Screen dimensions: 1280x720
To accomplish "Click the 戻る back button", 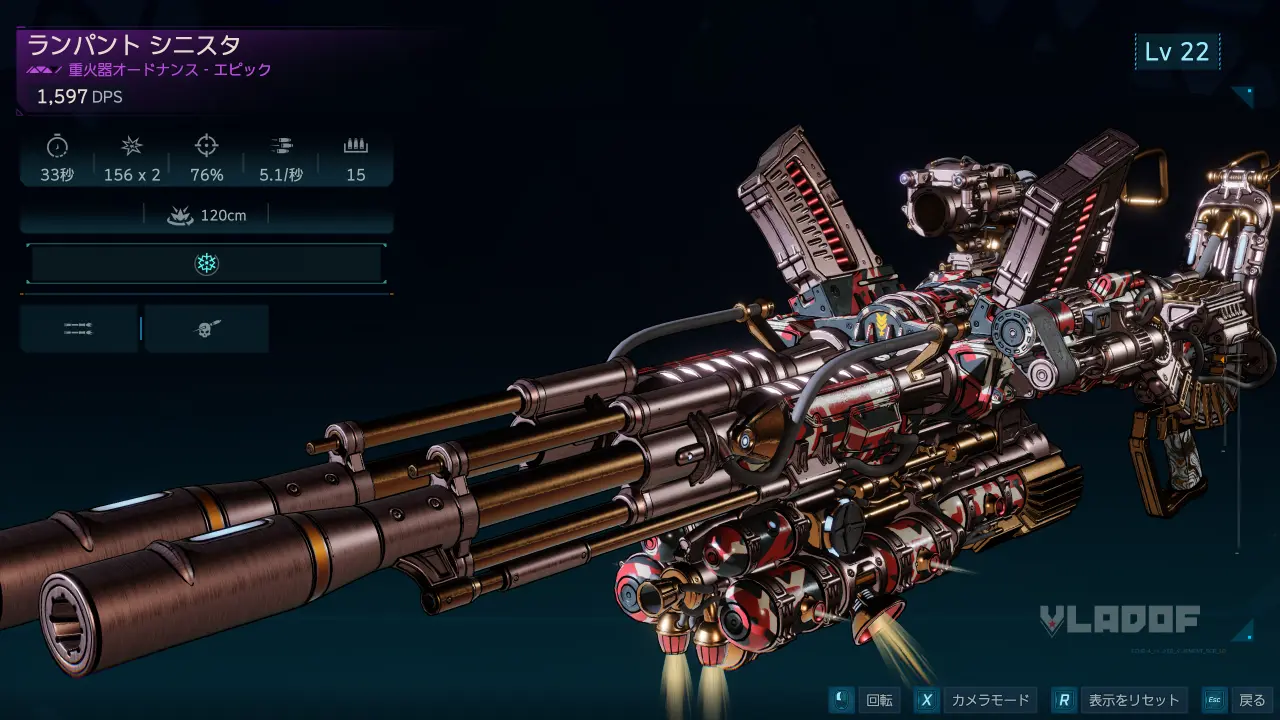I will click(1236, 700).
